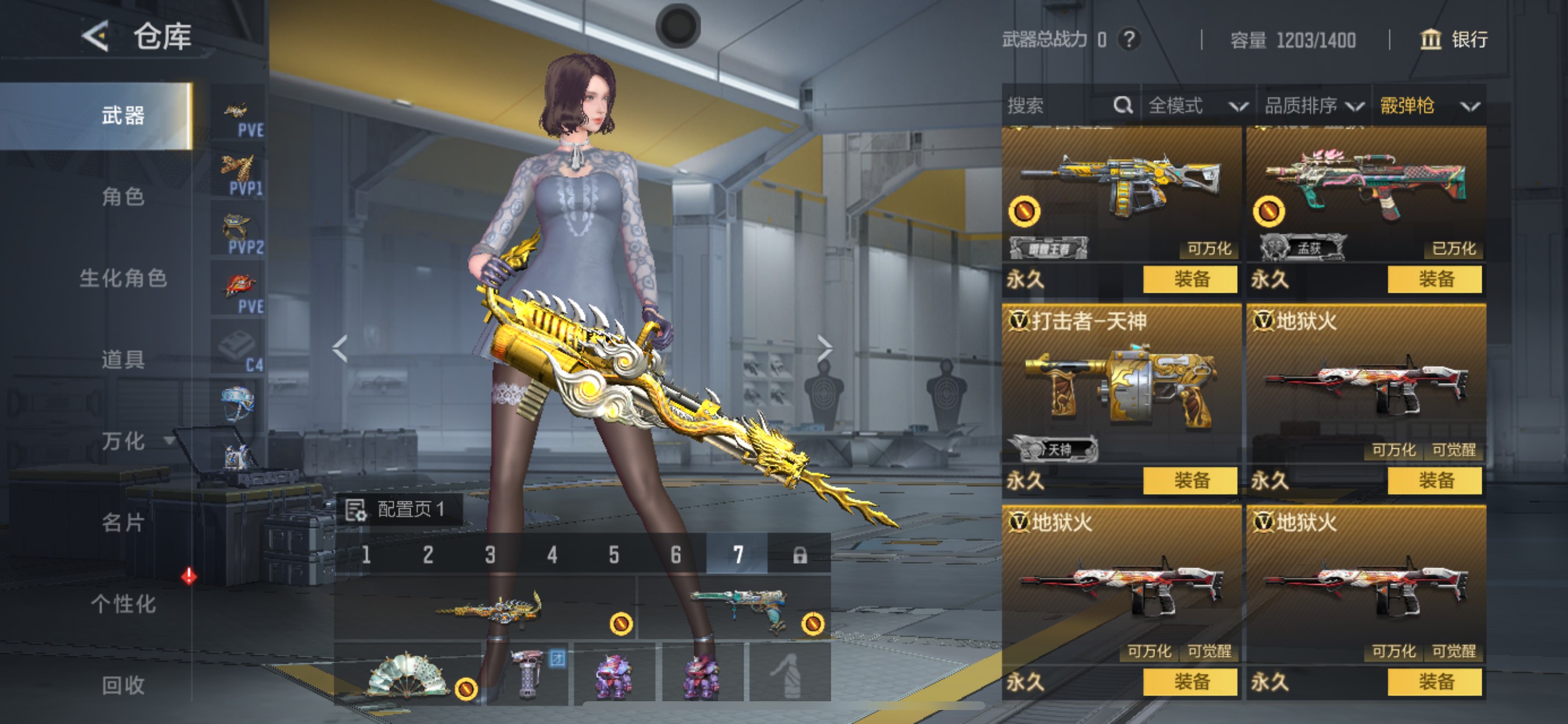Open the 品质排序 sort dropdown
Screen dimensions: 1568x724
point(1313,106)
